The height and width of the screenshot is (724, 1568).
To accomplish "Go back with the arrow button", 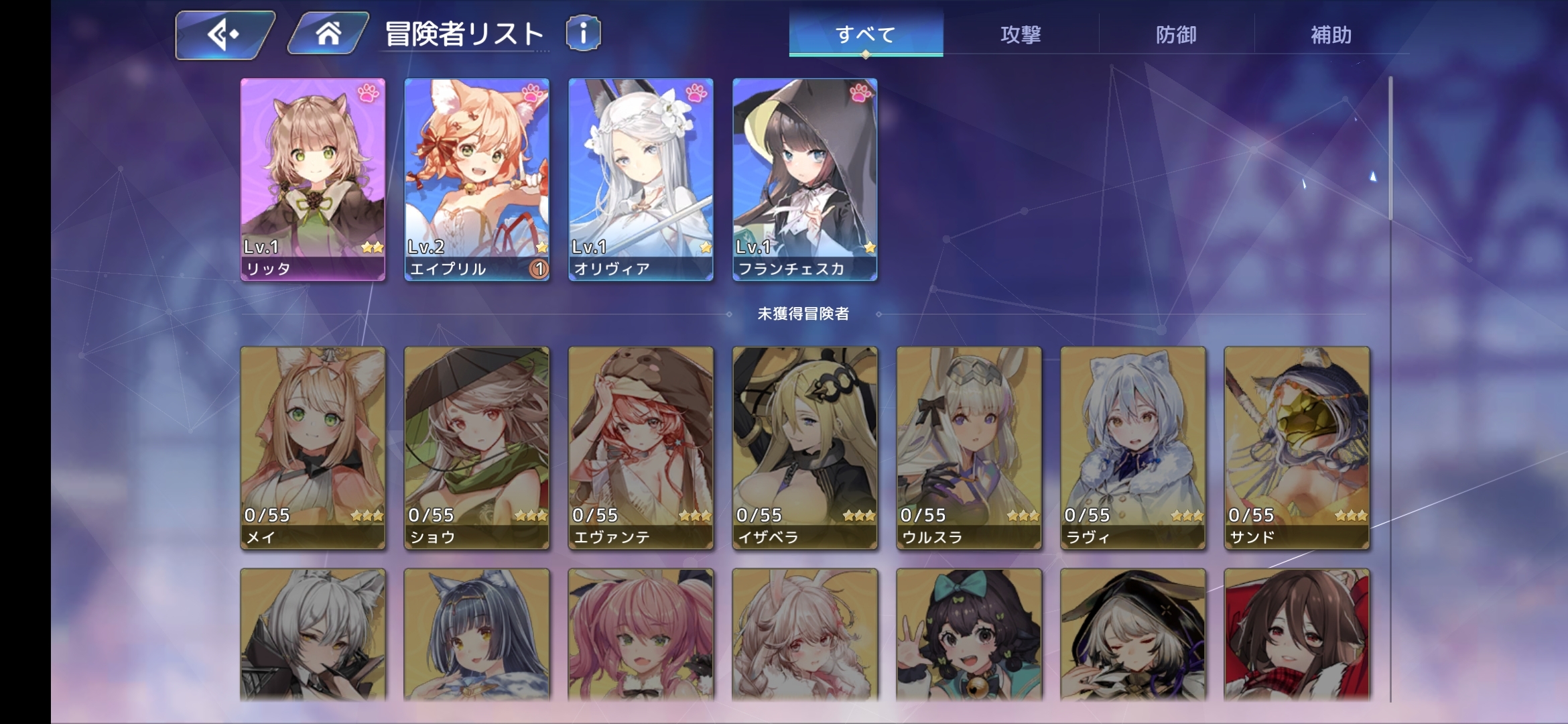I will (x=224, y=34).
